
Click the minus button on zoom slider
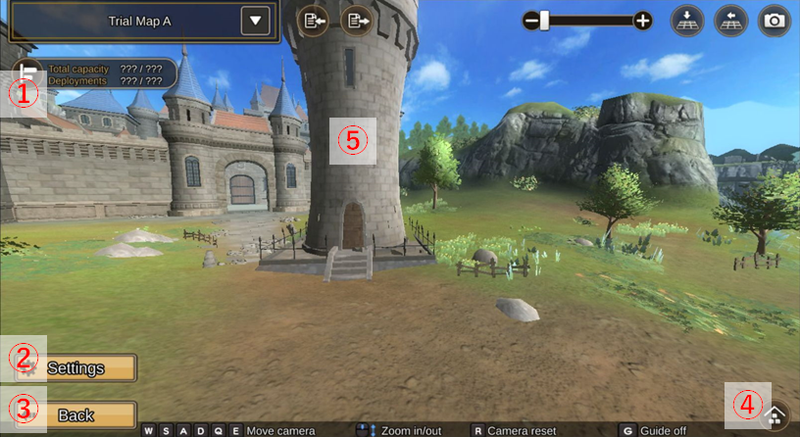[x=533, y=20]
